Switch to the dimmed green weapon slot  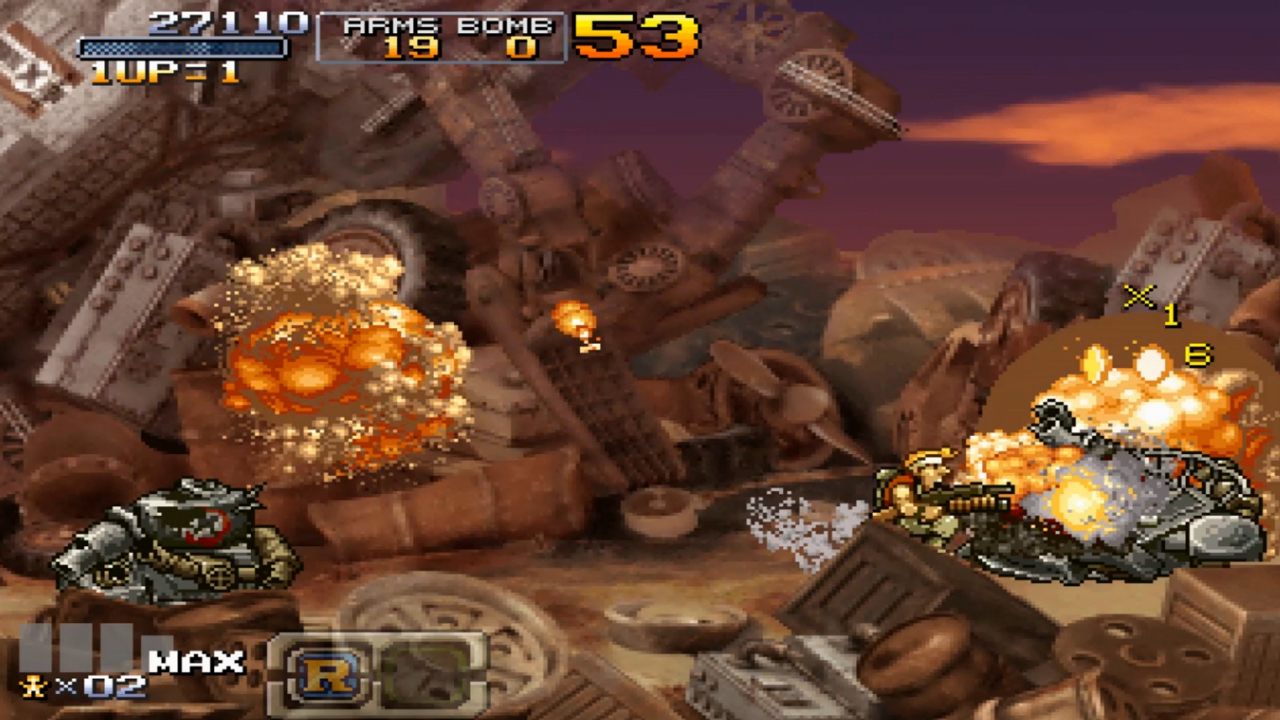click(x=425, y=673)
